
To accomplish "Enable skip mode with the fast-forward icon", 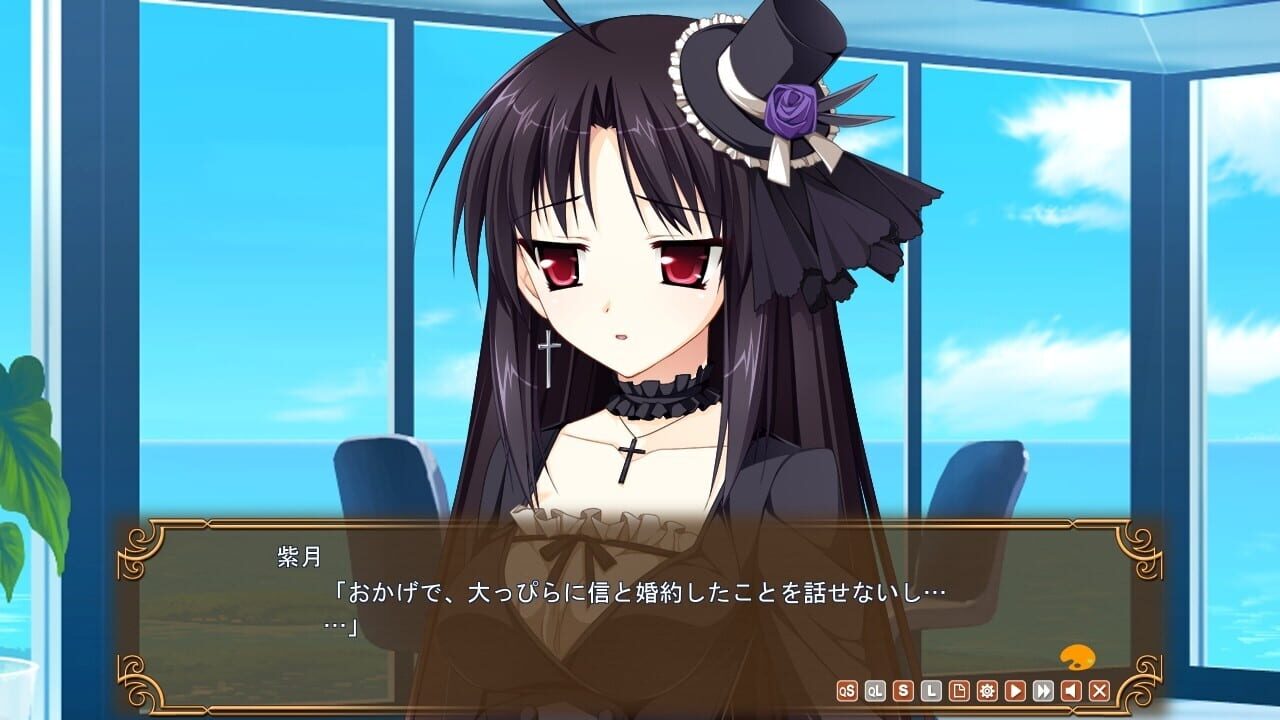I will 1041,690.
